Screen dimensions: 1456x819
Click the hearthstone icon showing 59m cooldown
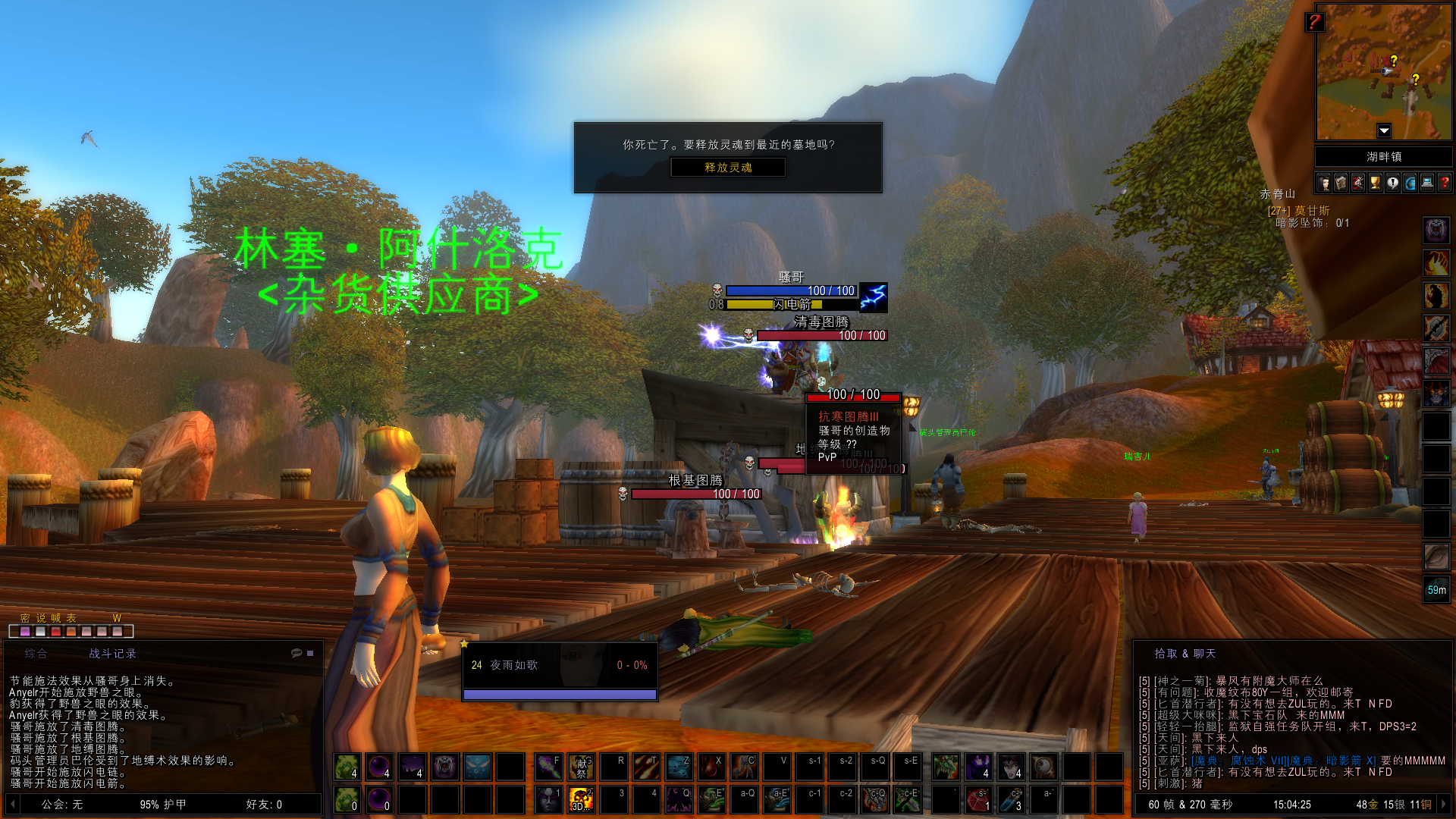tap(1436, 589)
